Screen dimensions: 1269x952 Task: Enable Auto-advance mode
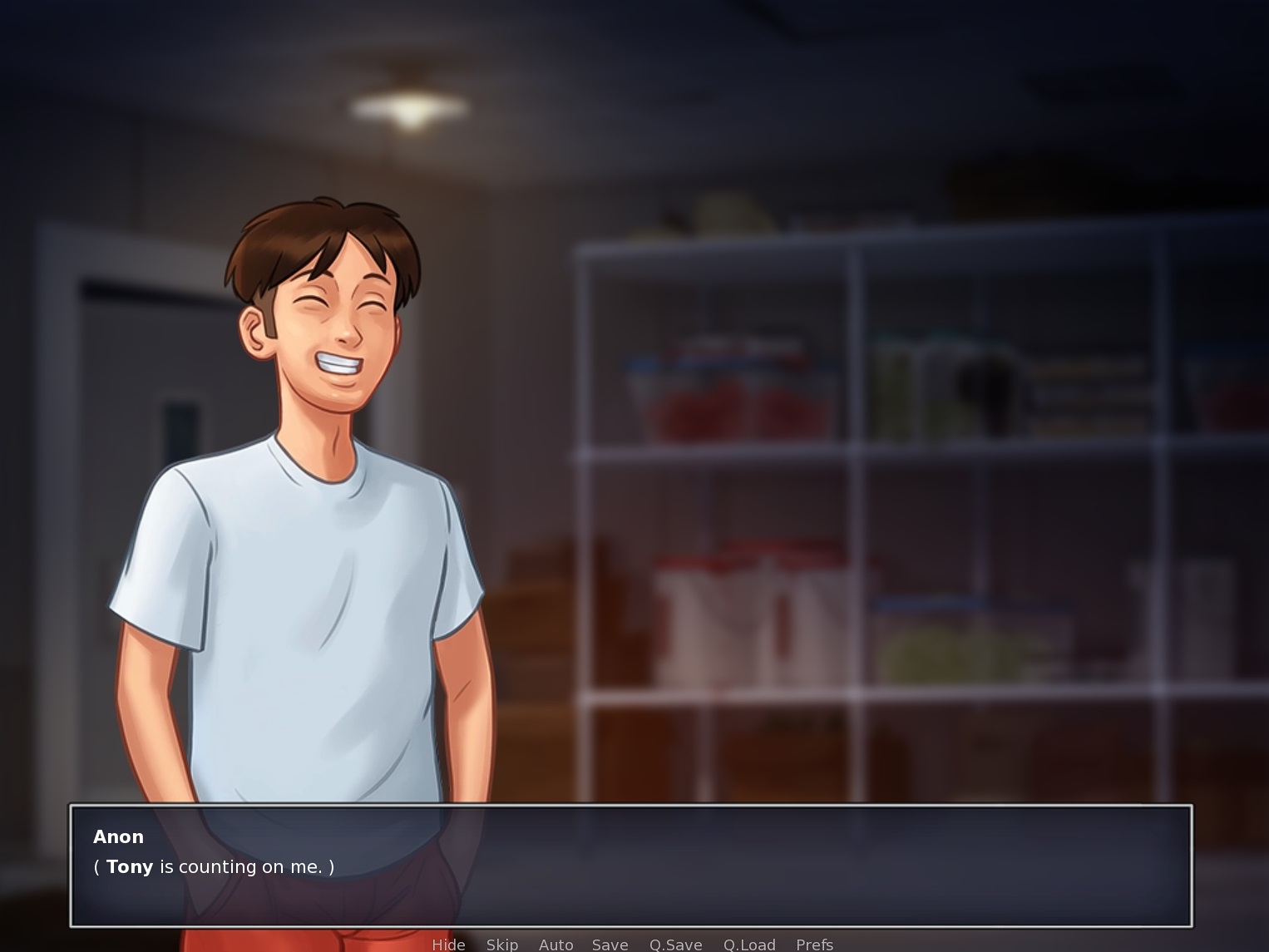coord(555,945)
